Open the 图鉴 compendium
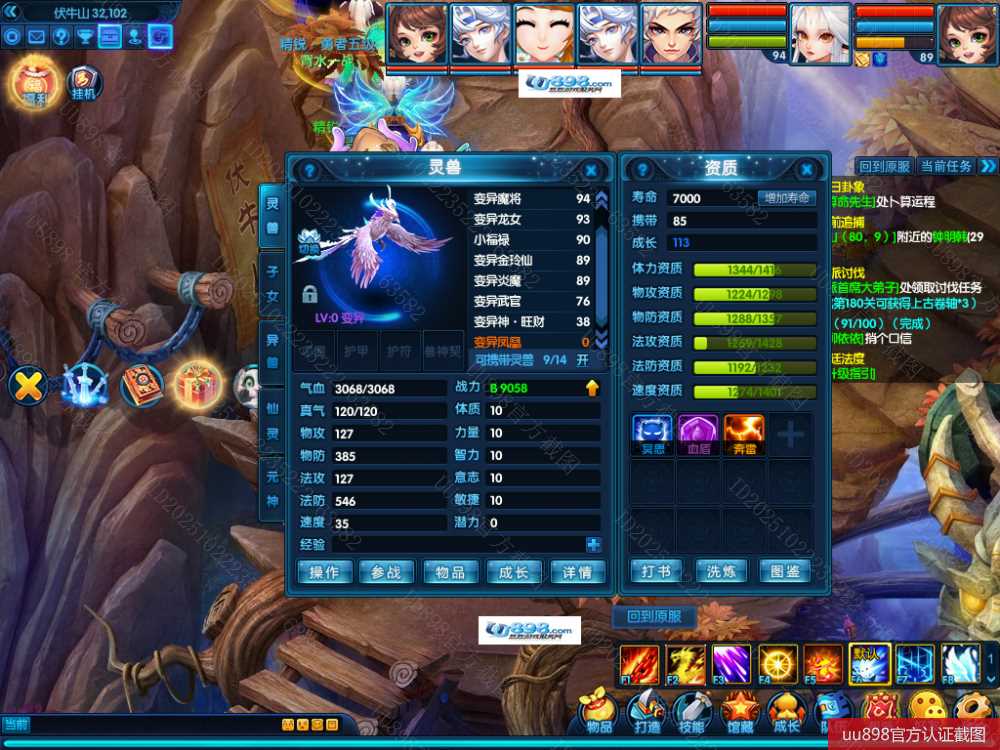 786,571
